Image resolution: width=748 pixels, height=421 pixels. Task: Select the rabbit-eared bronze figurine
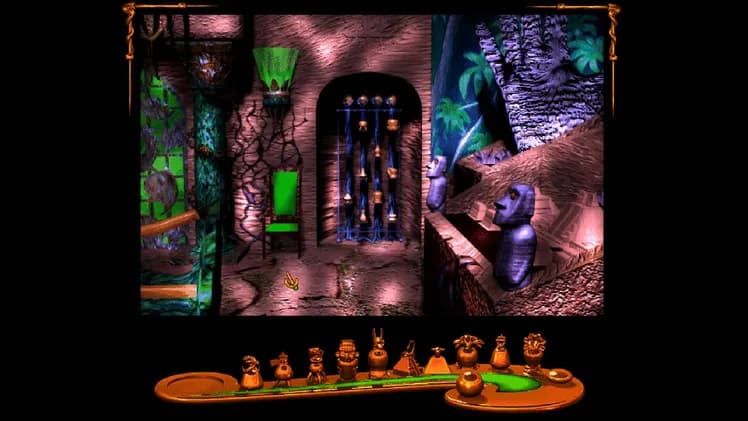[378, 355]
